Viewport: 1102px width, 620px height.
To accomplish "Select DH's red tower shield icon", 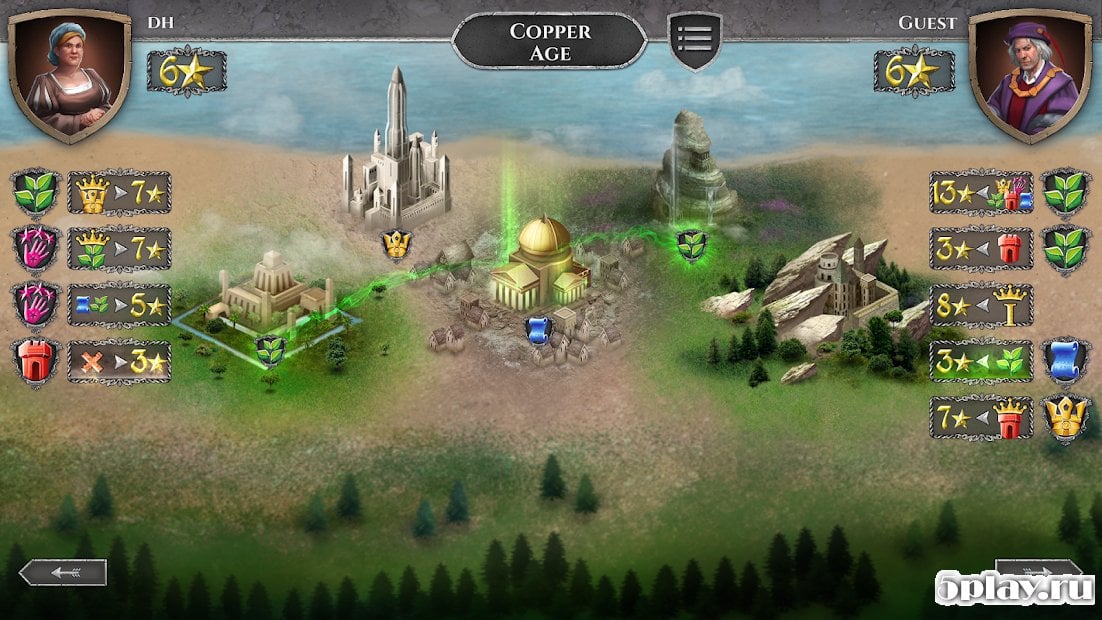I will [x=36, y=361].
